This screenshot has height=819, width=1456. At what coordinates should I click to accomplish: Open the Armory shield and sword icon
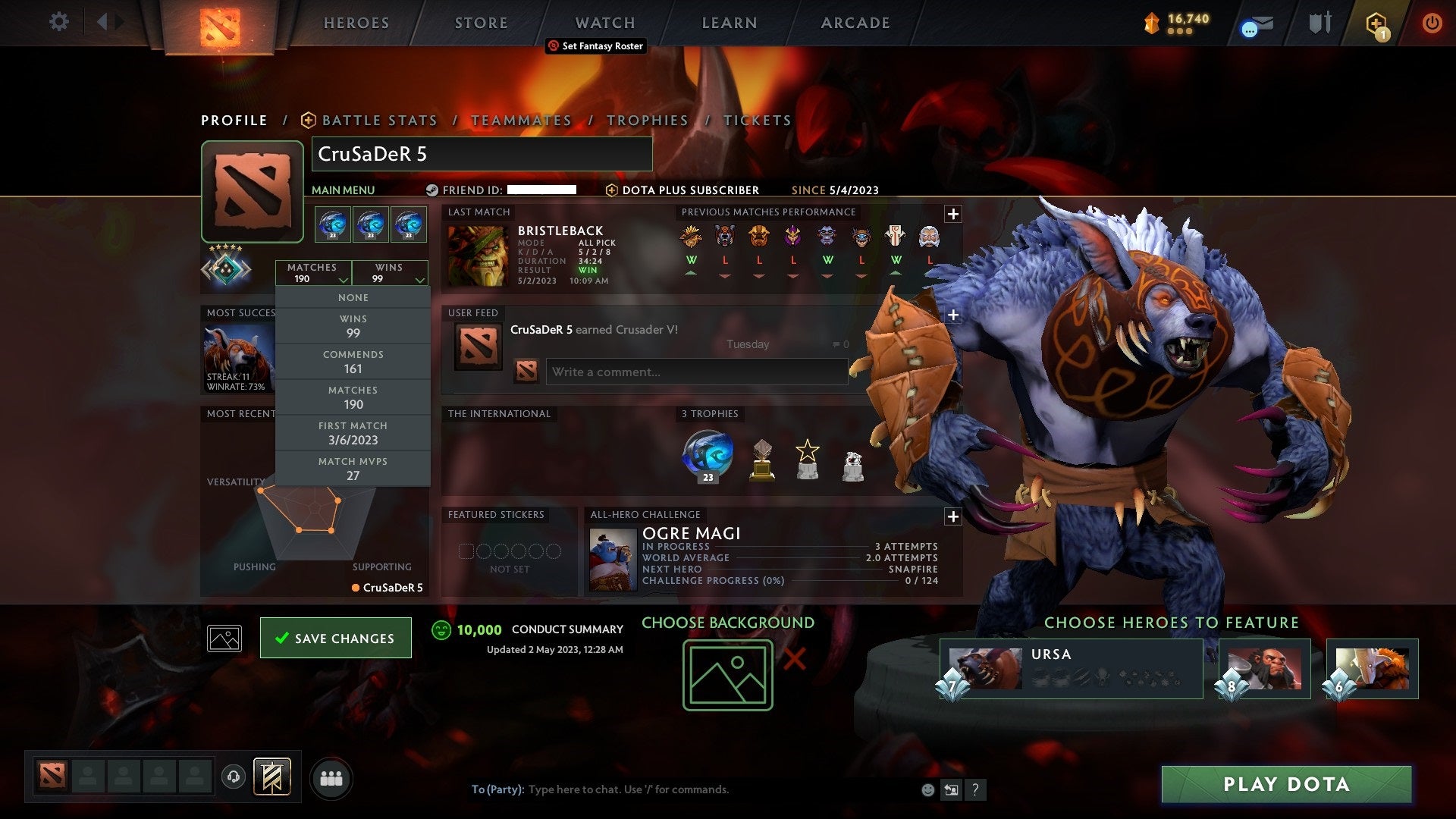click(x=1319, y=23)
